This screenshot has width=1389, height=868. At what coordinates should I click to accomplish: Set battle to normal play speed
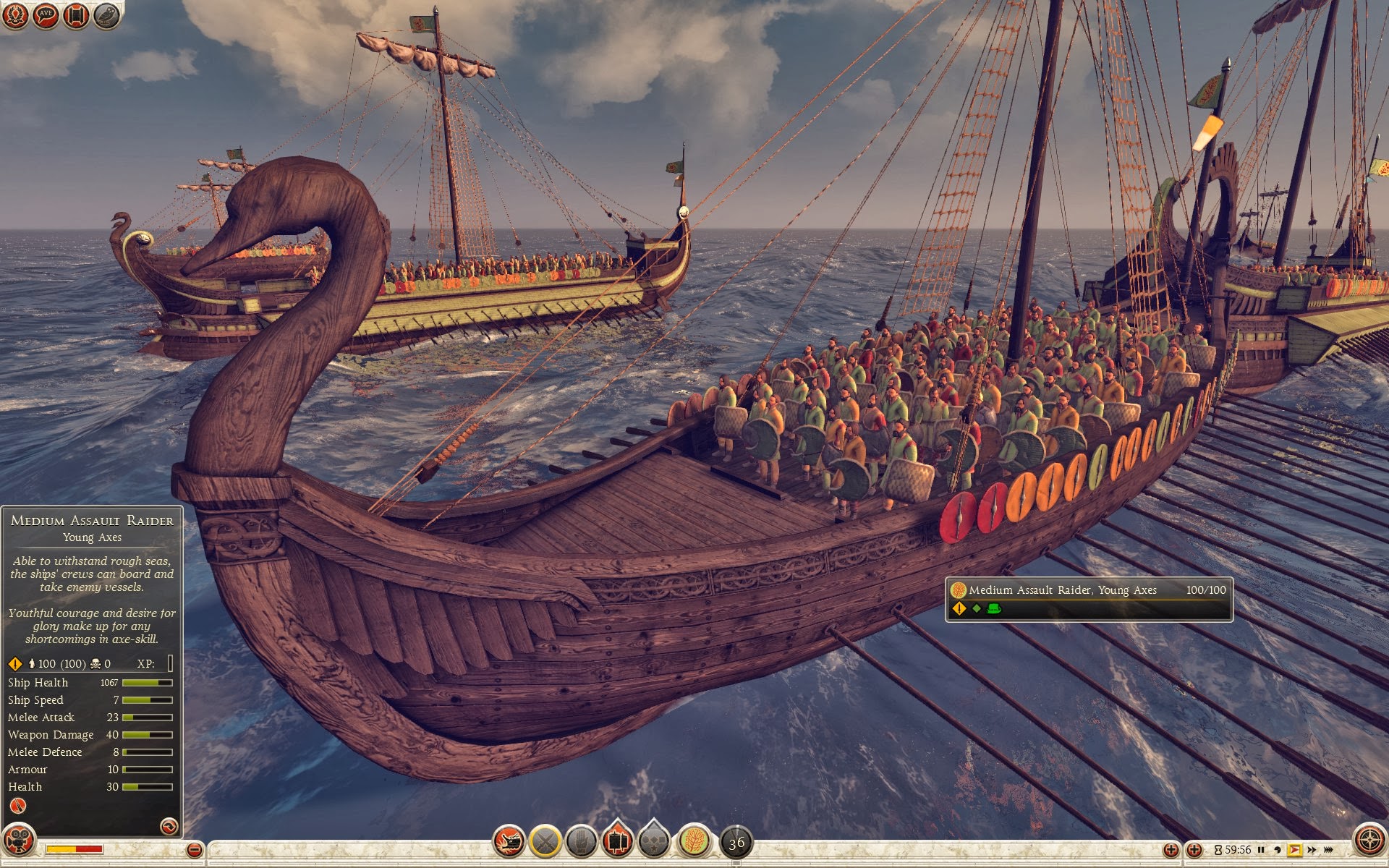1294,850
